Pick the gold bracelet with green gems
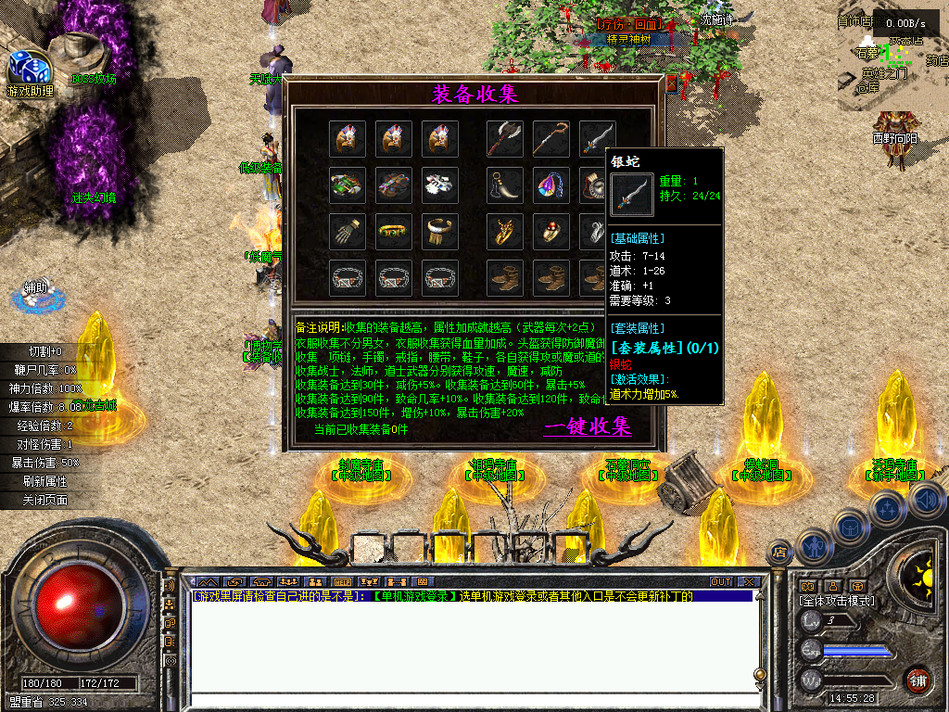949x712 pixels. (x=394, y=231)
